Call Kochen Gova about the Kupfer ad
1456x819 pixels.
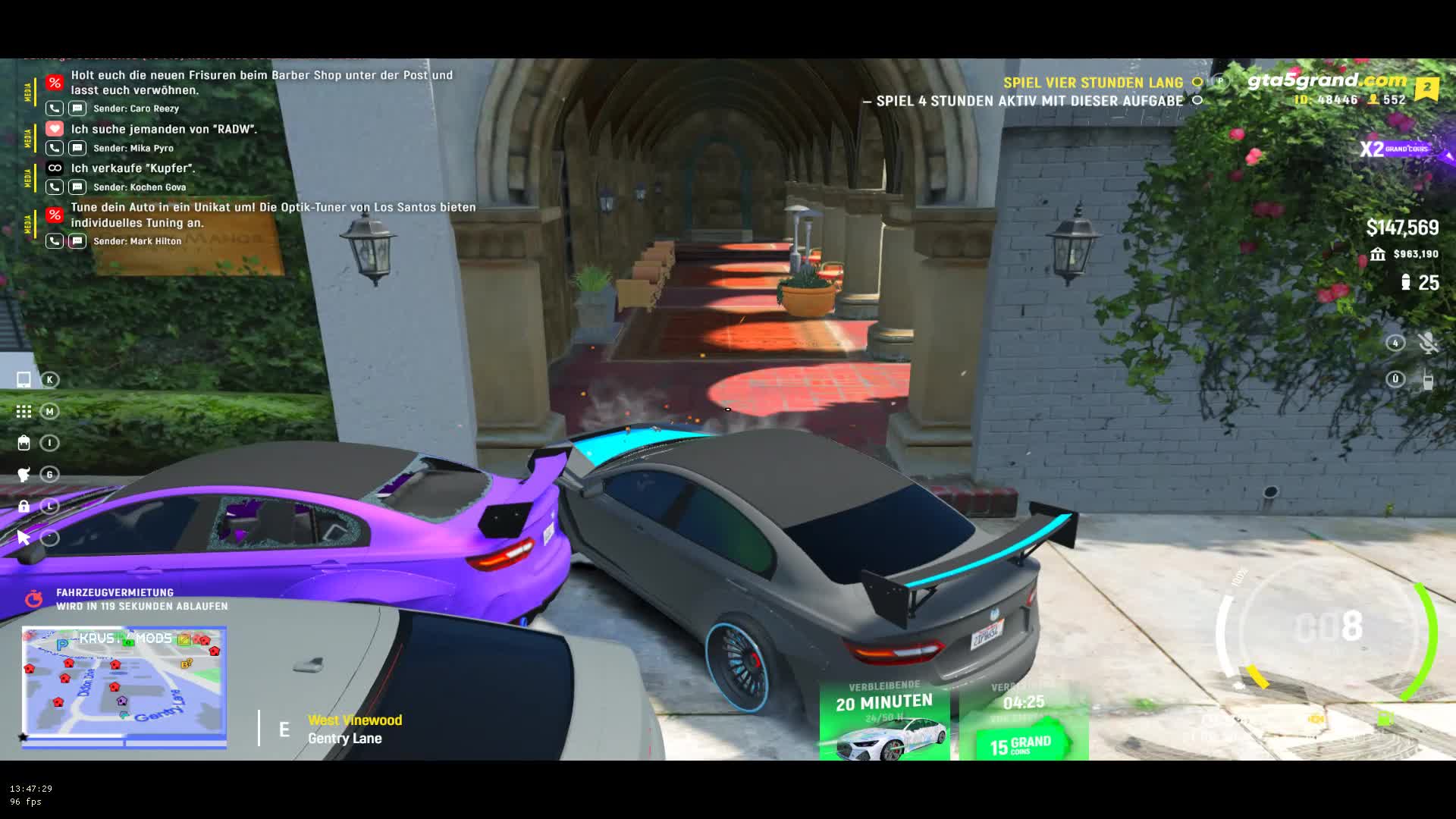click(54, 187)
